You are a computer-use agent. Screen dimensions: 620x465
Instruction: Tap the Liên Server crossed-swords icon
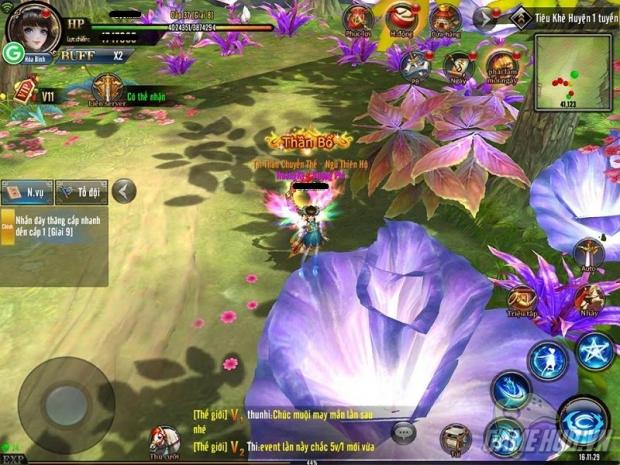108,87
